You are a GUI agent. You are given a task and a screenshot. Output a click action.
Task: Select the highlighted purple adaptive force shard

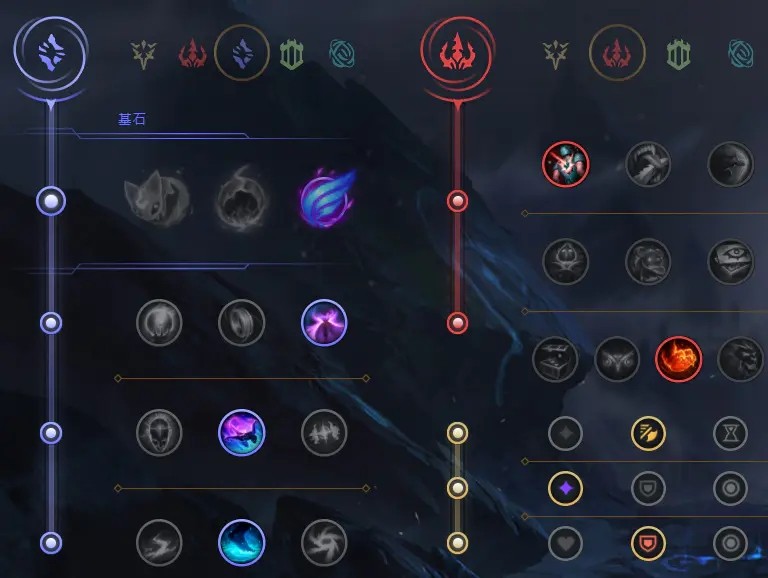coord(565,488)
